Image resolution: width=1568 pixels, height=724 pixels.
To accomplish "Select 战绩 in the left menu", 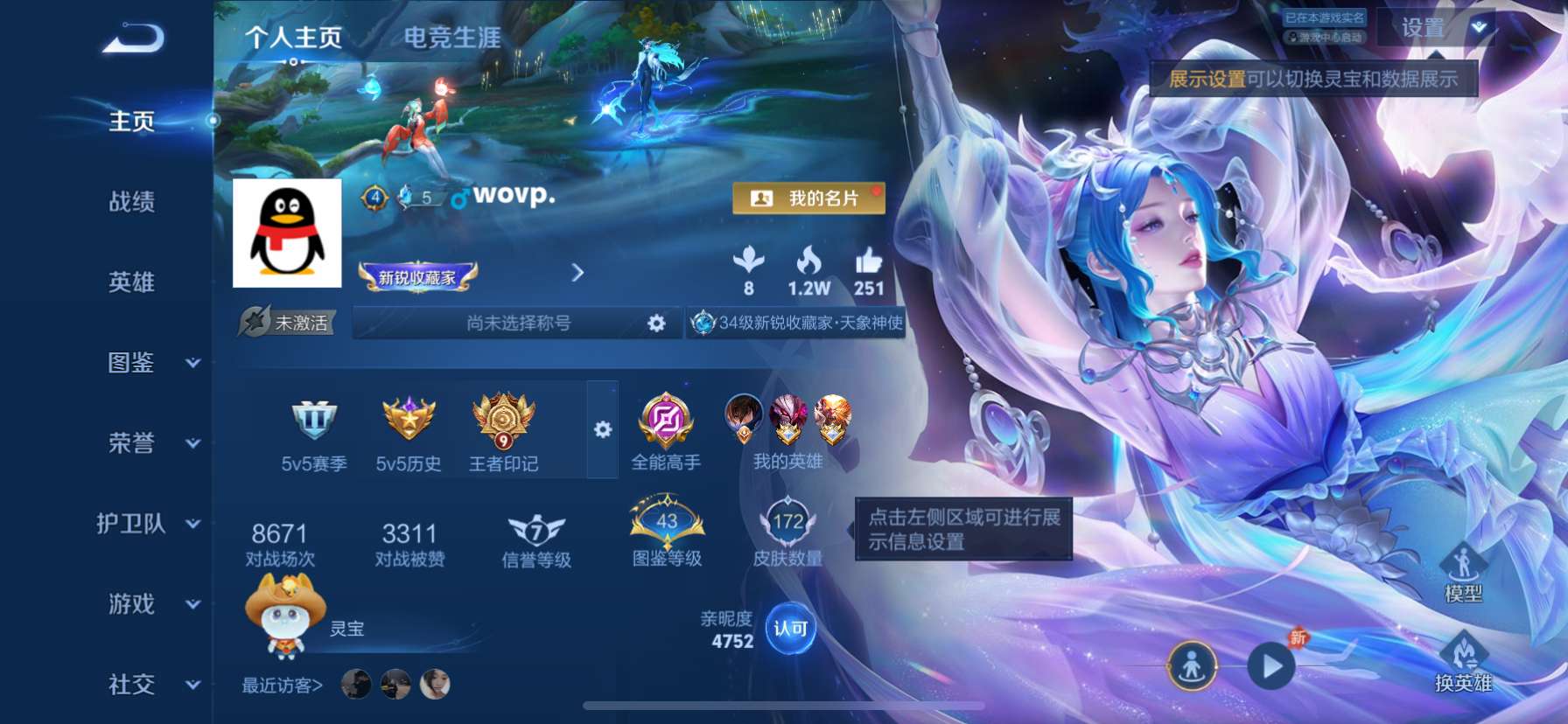I will click(131, 203).
